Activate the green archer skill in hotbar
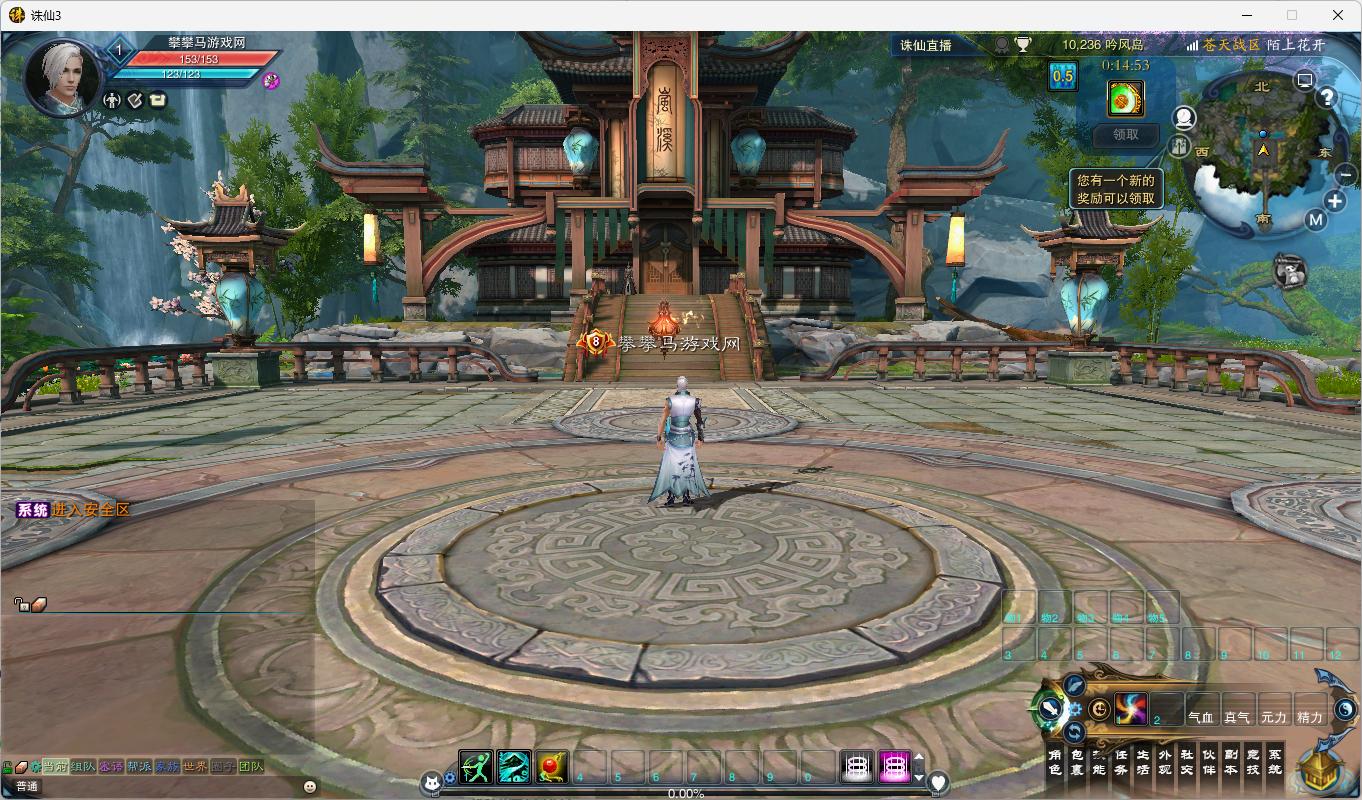The height and width of the screenshot is (800, 1362). coord(476,767)
